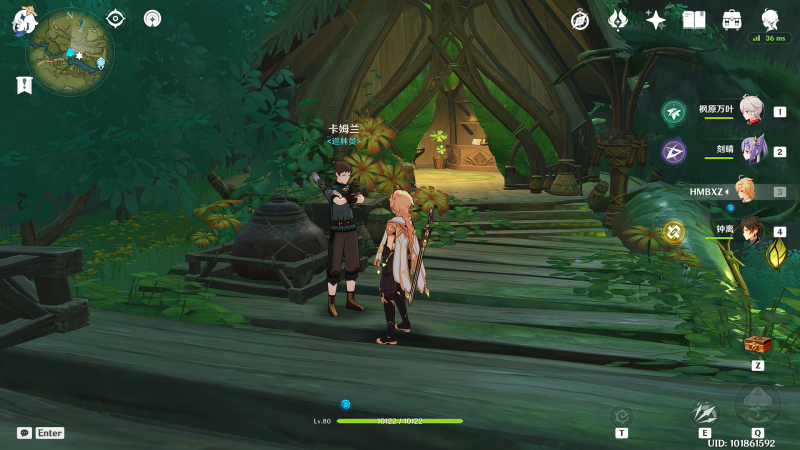Screen dimensions: 800x450
Task: Open the compass events icon
Action: point(580,20)
